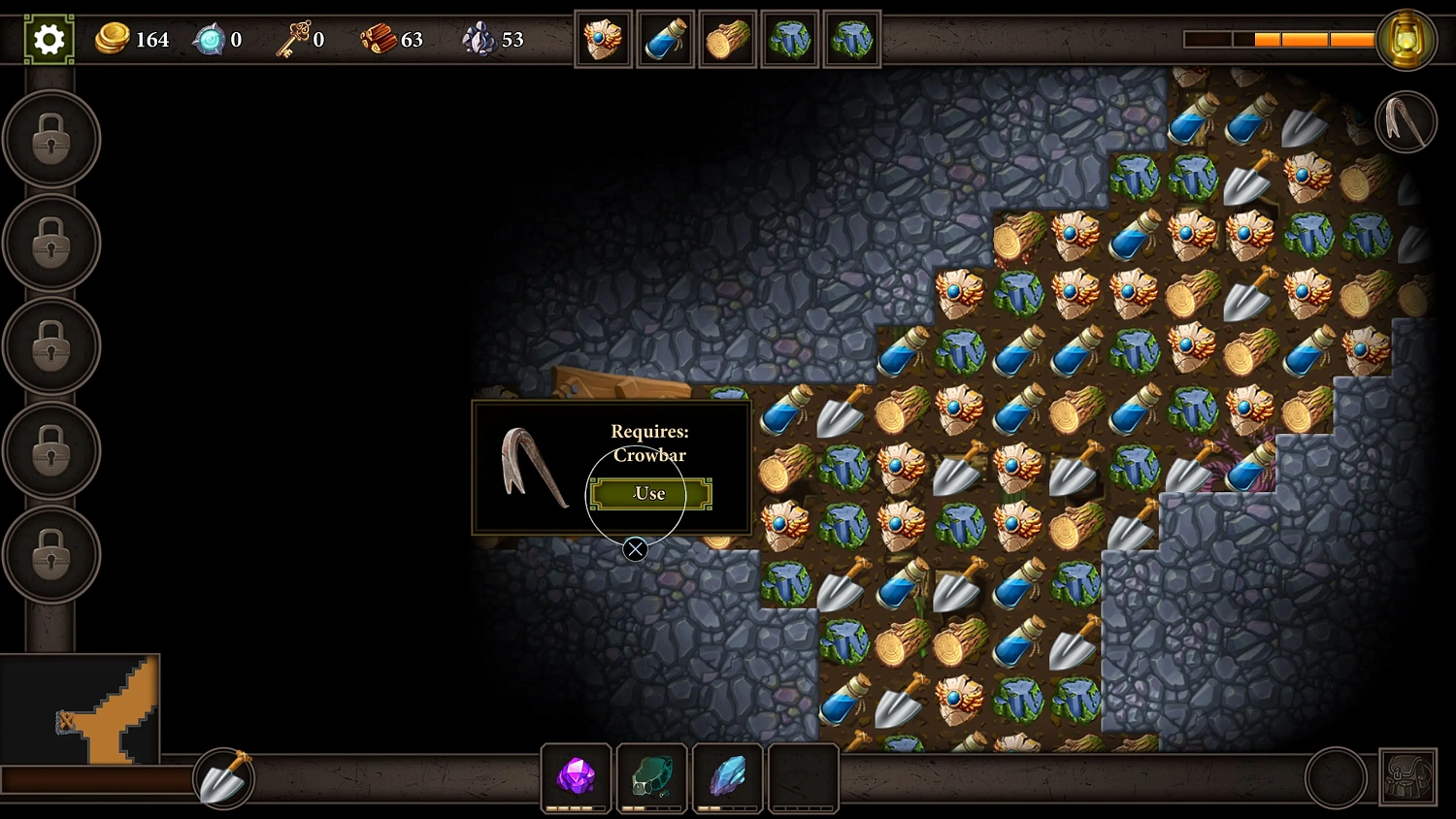Image resolution: width=1456 pixels, height=819 pixels.
Task: Click the winged amulet slot in the toolbar
Action: [603, 39]
